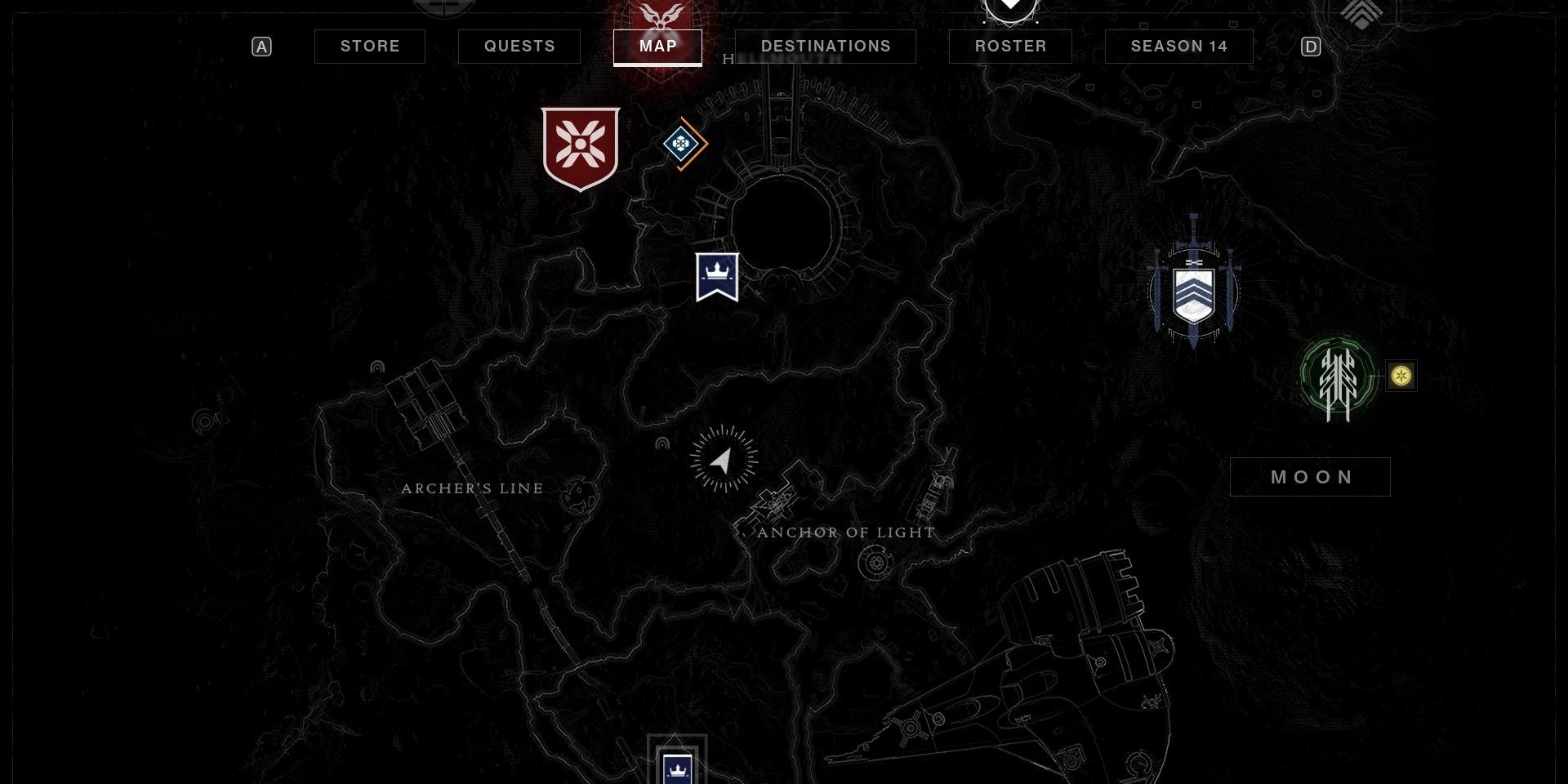Select the MAP tab
Image resolution: width=1568 pixels, height=784 pixels.
657,47
